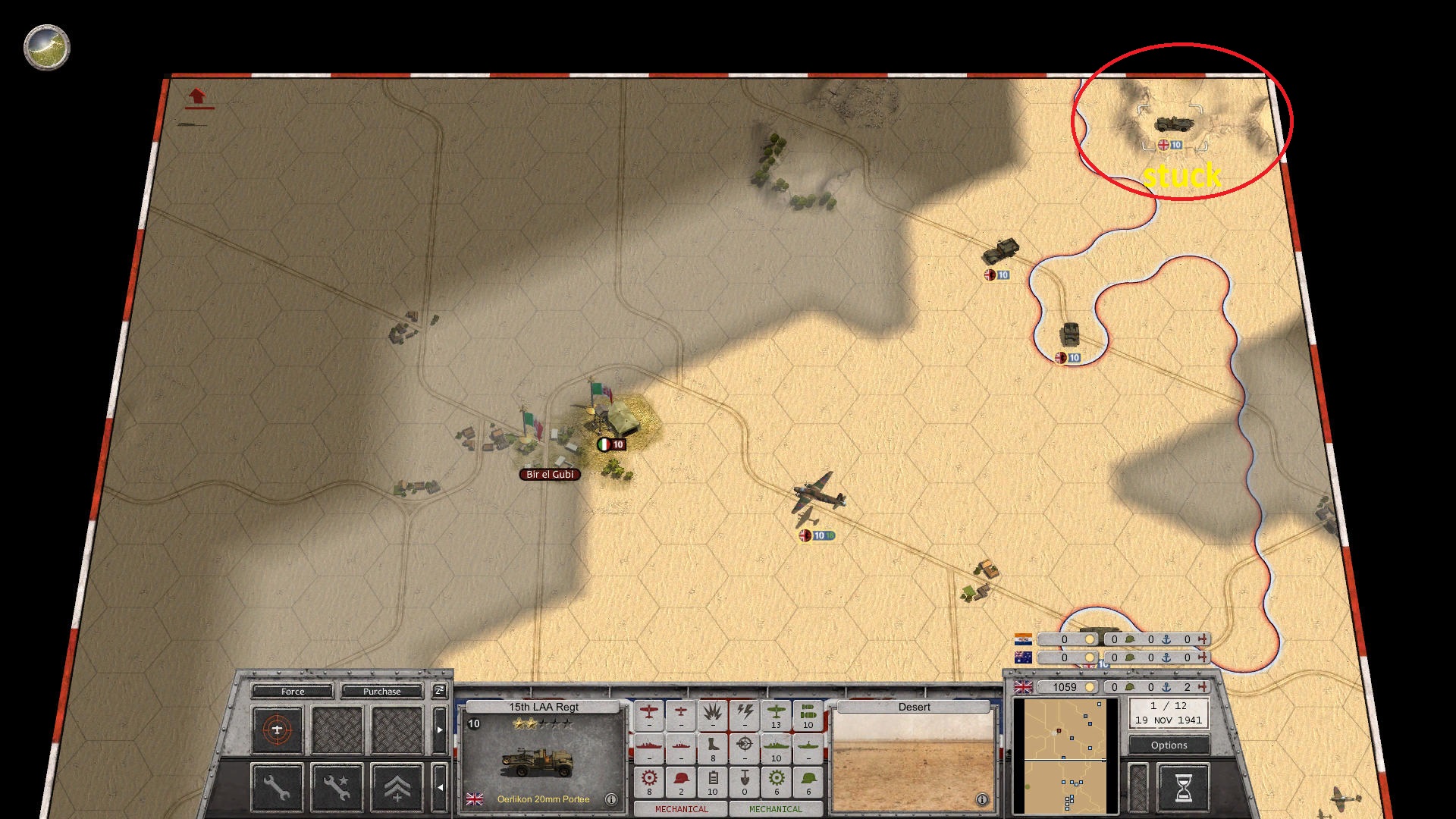Viewport: 1456px width, 819px height.
Task: Toggle the Australian flag resource bar
Action: [1023, 657]
